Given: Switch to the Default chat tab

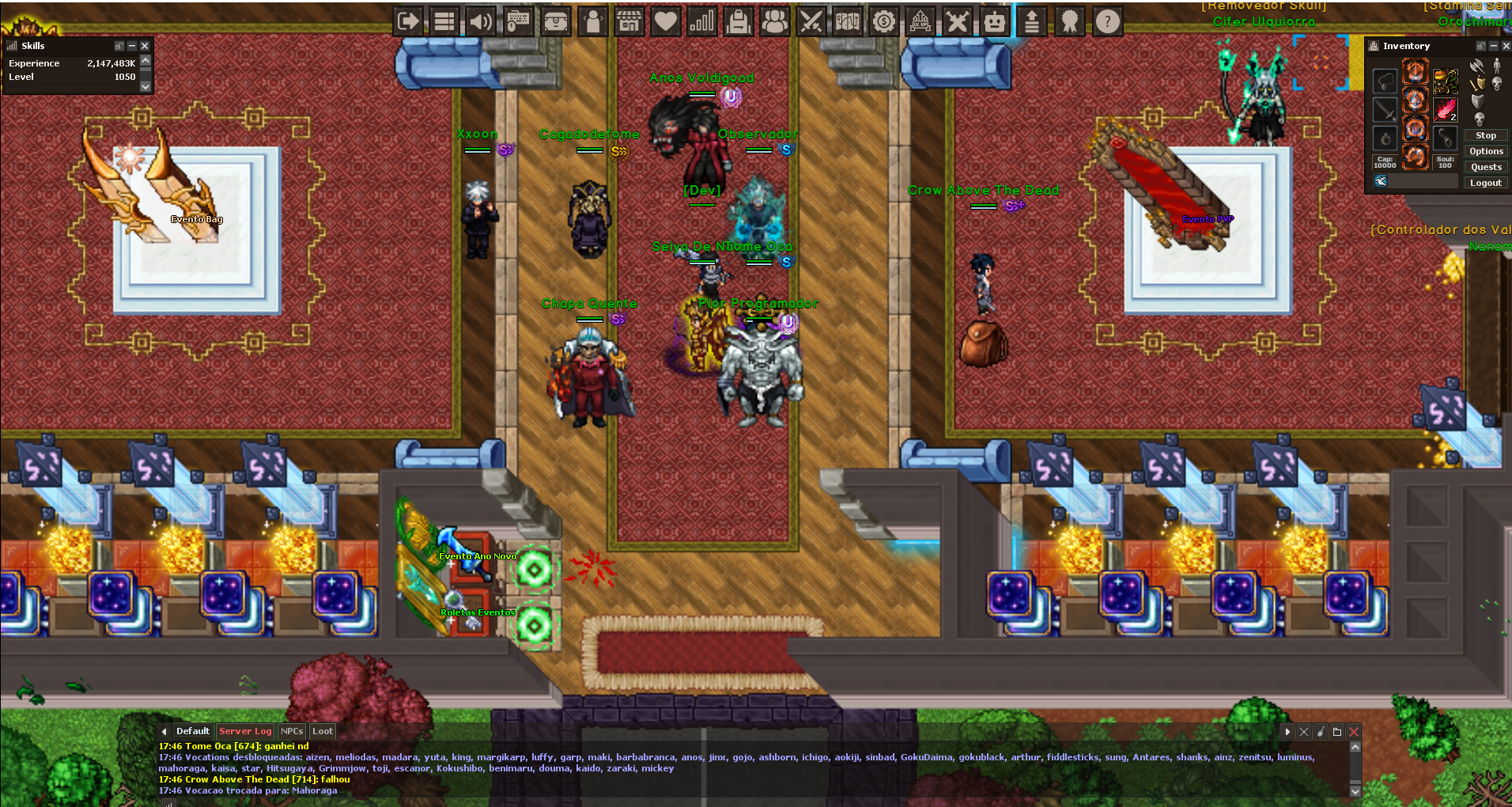Looking at the screenshot, I should pyautogui.click(x=192, y=731).
